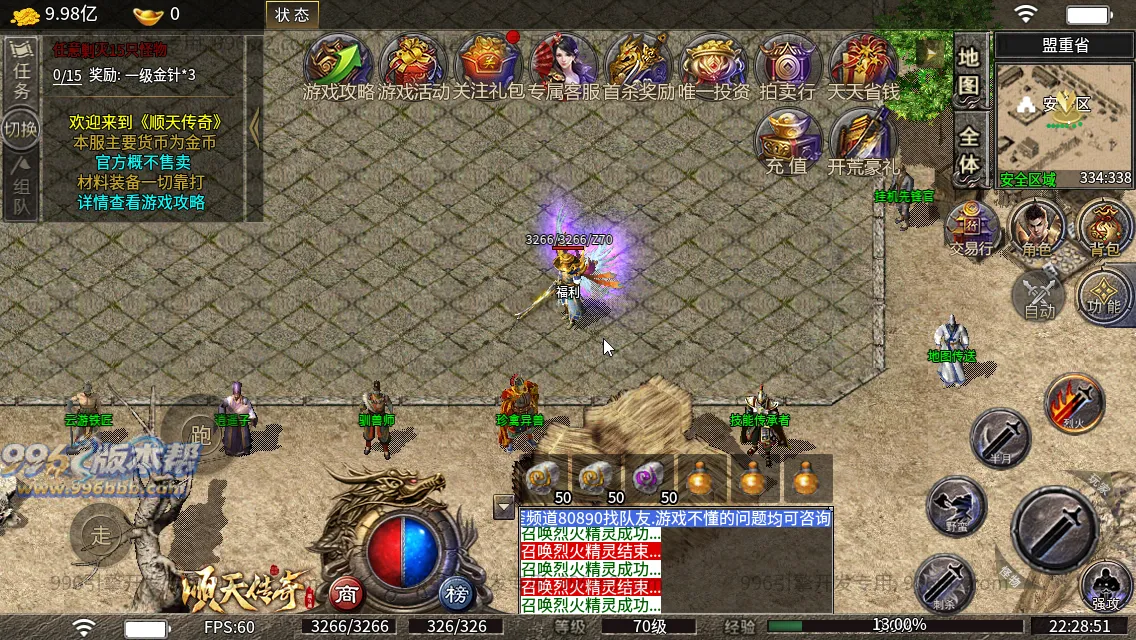Activate the 野蛮 charge skill
The image size is (1136, 640).
click(957, 506)
